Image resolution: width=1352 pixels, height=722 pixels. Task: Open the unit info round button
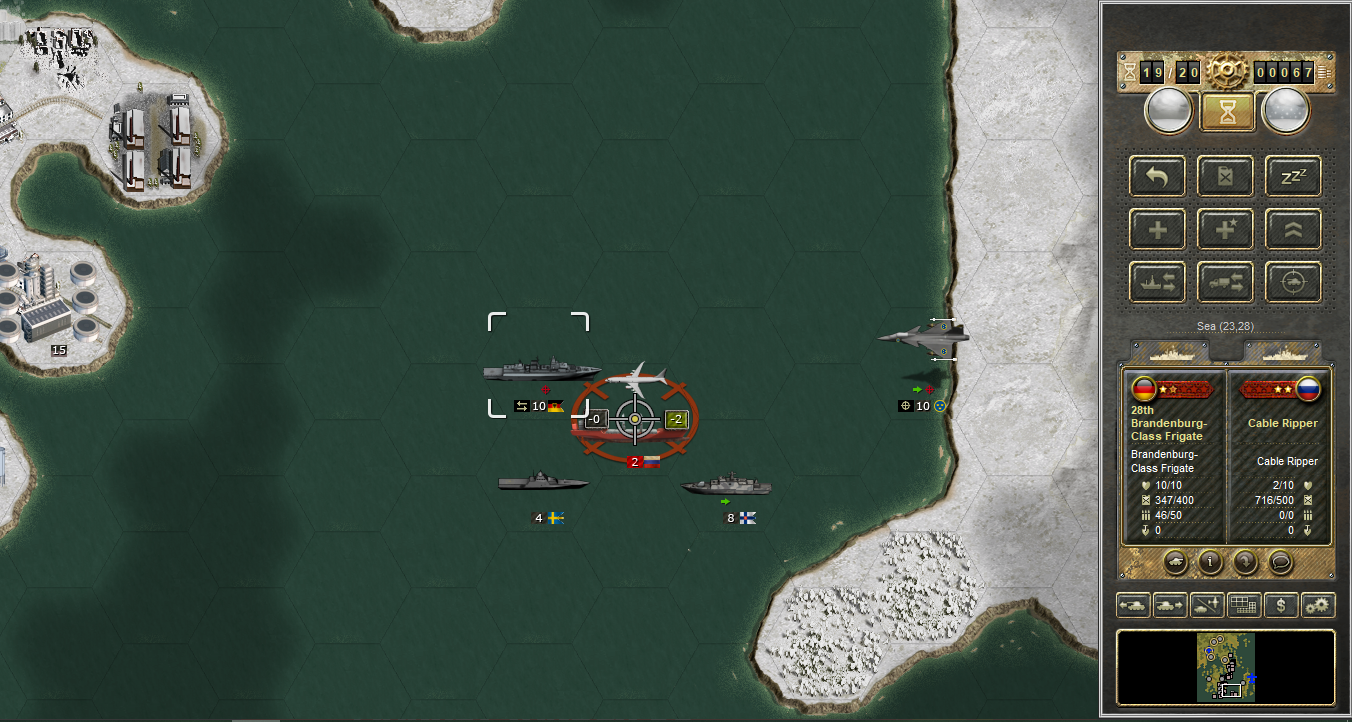1211,562
